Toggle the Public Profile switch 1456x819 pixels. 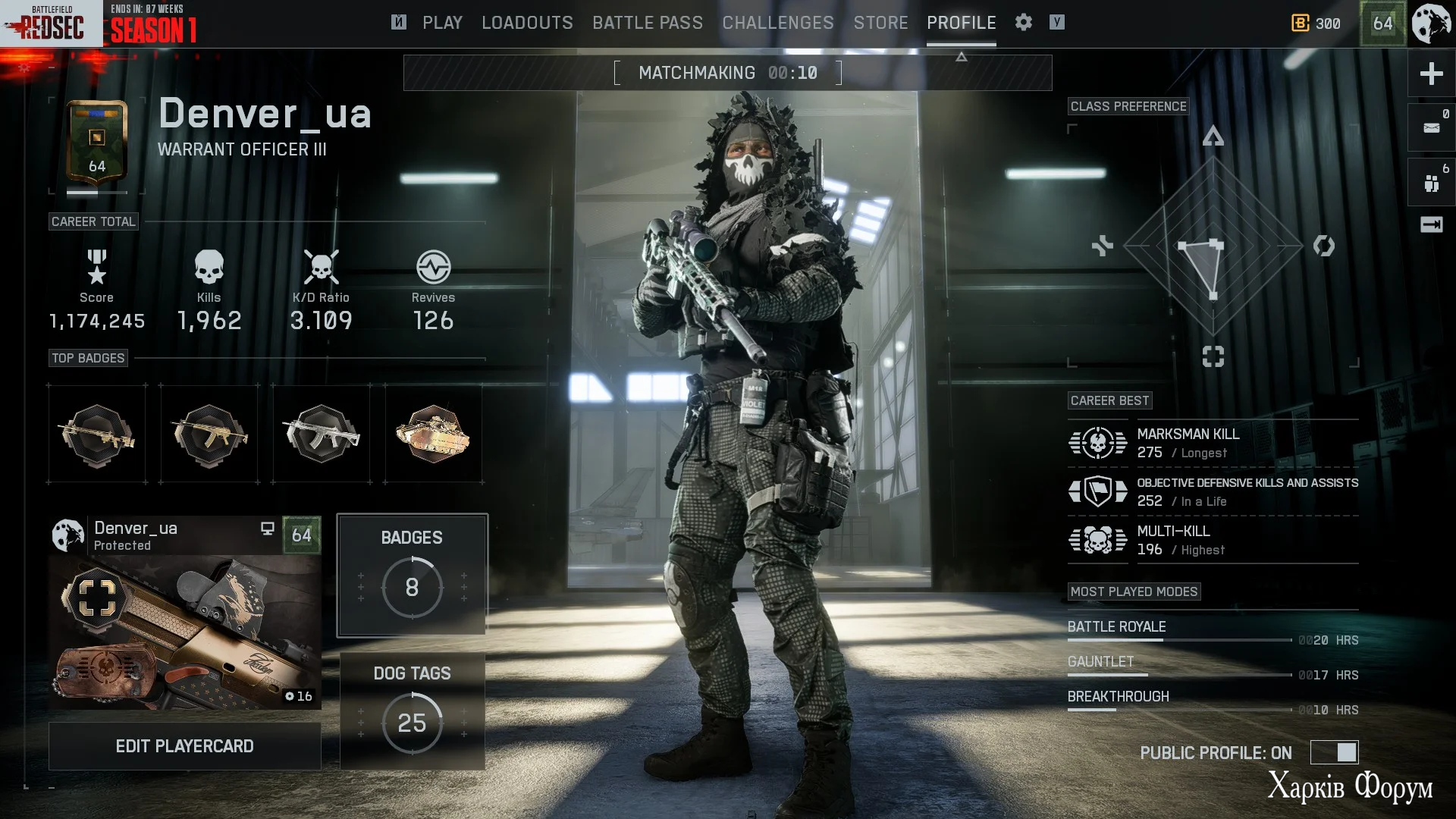click(1335, 752)
